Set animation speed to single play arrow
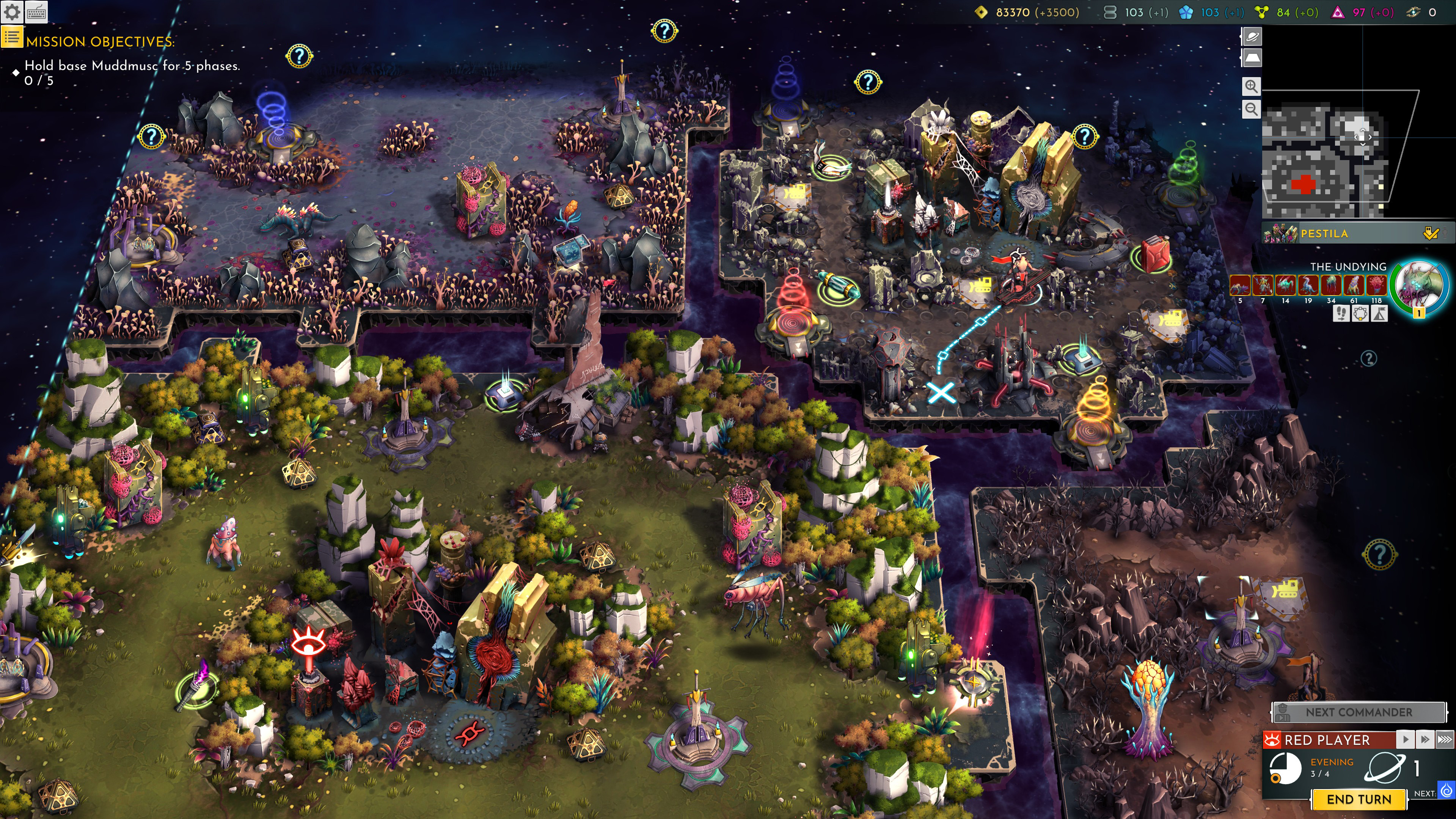Viewport: 1456px width, 819px height. pyautogui.click(x=1406, y=739)
